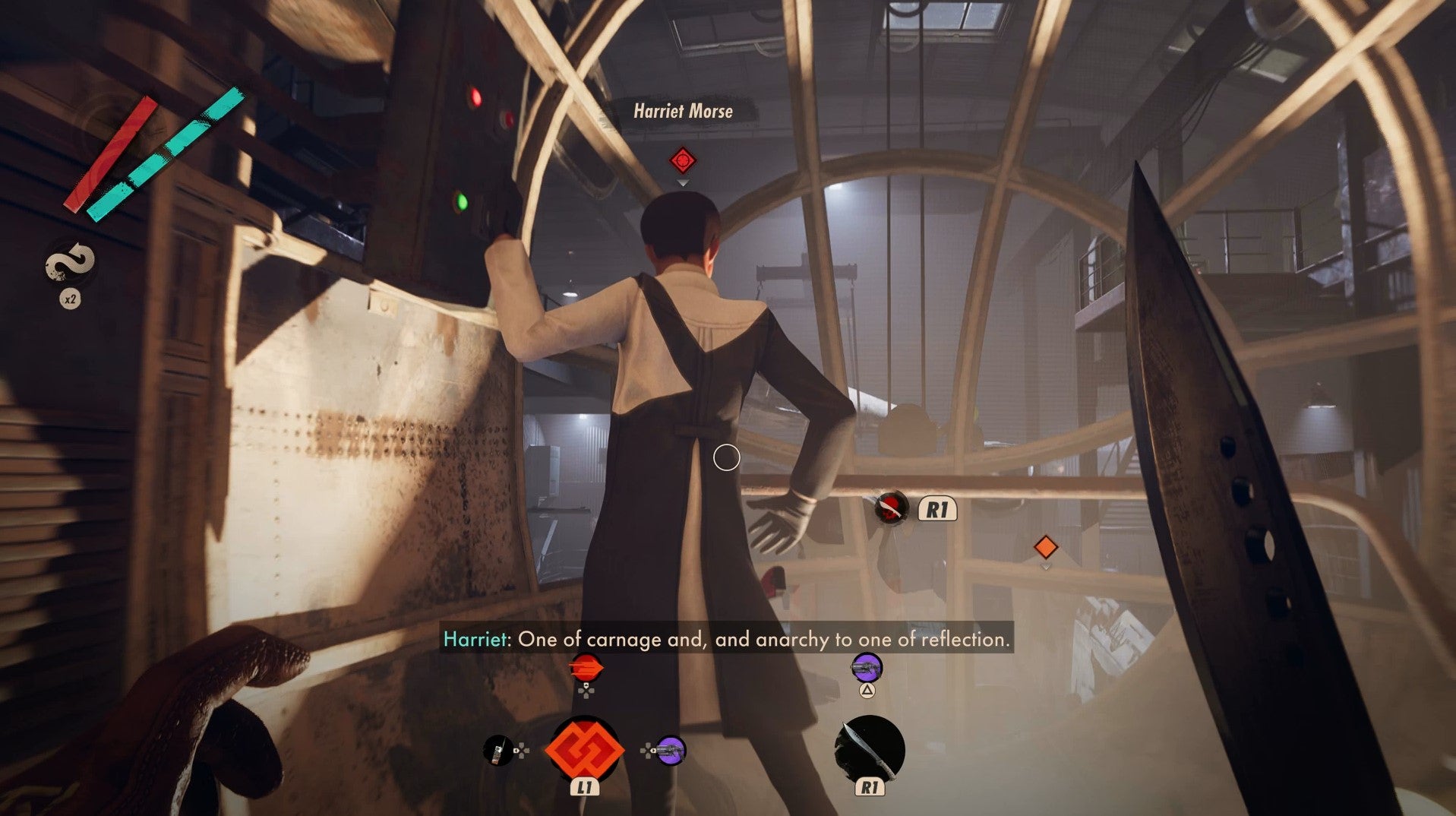Expand the d-pad up selector near the grenade icon
1456x816 pixels.
click(x=586, y=691)
